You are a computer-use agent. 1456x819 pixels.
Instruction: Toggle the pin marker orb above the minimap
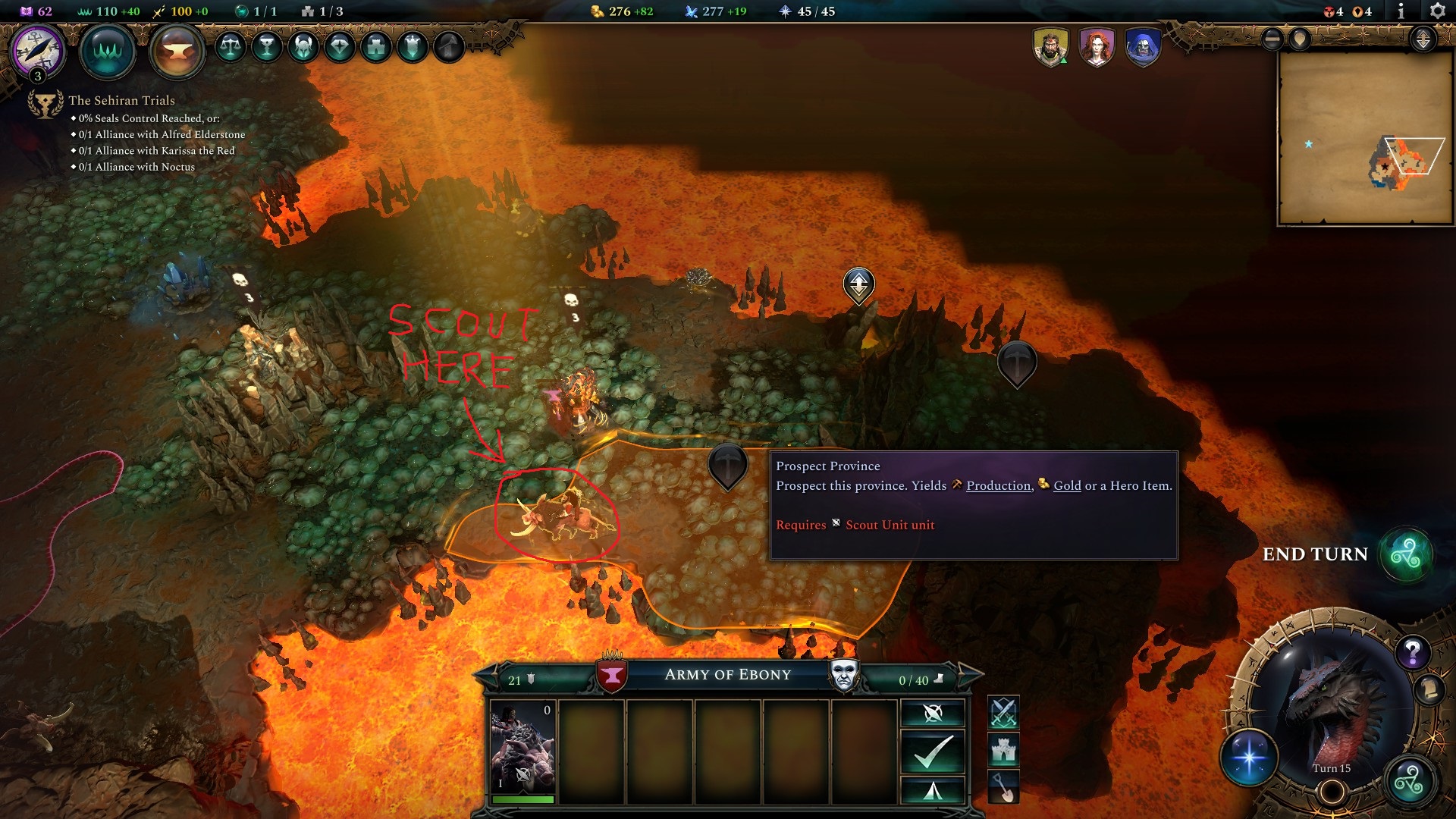1299,39
